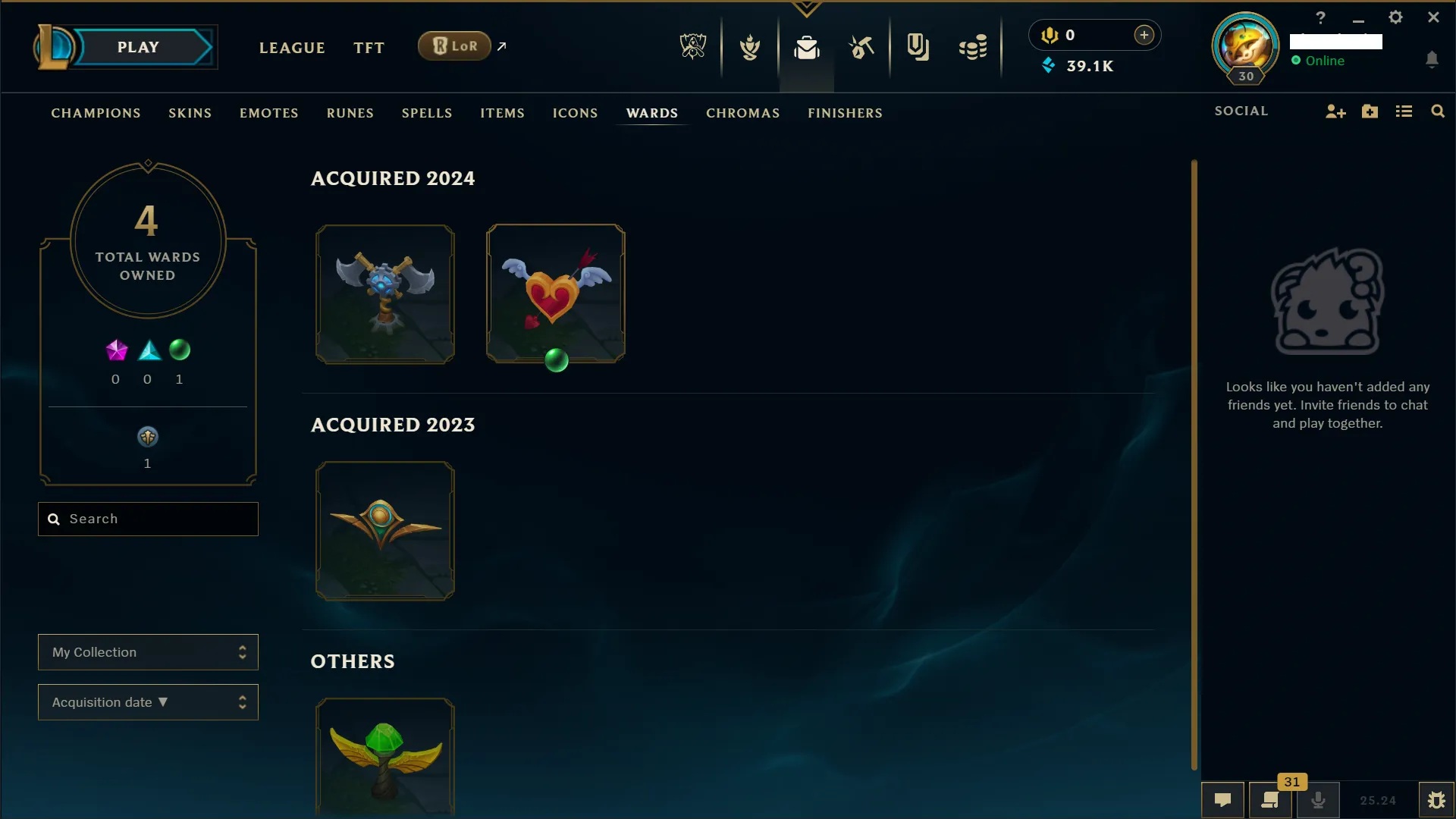This screenshot has width=1456, height=819.
Task: Open the Clash trophy icon
Action: [749, 47]
